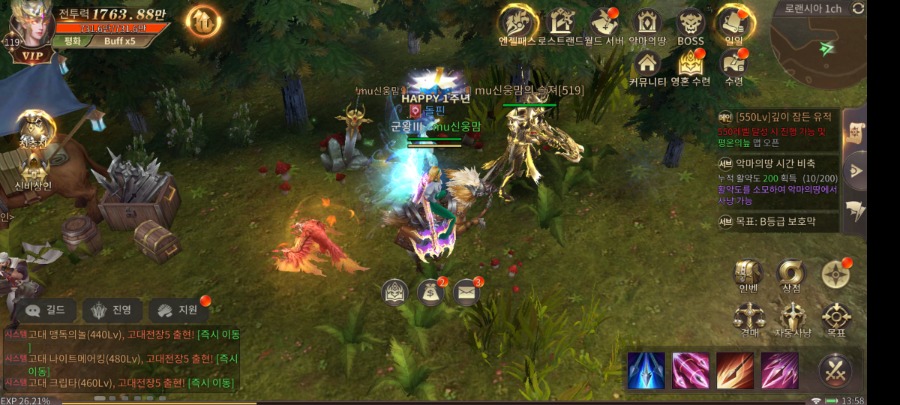Switch to the 진영 faction tab
This screenshot has height=405, width=900.
click(113, 310)
